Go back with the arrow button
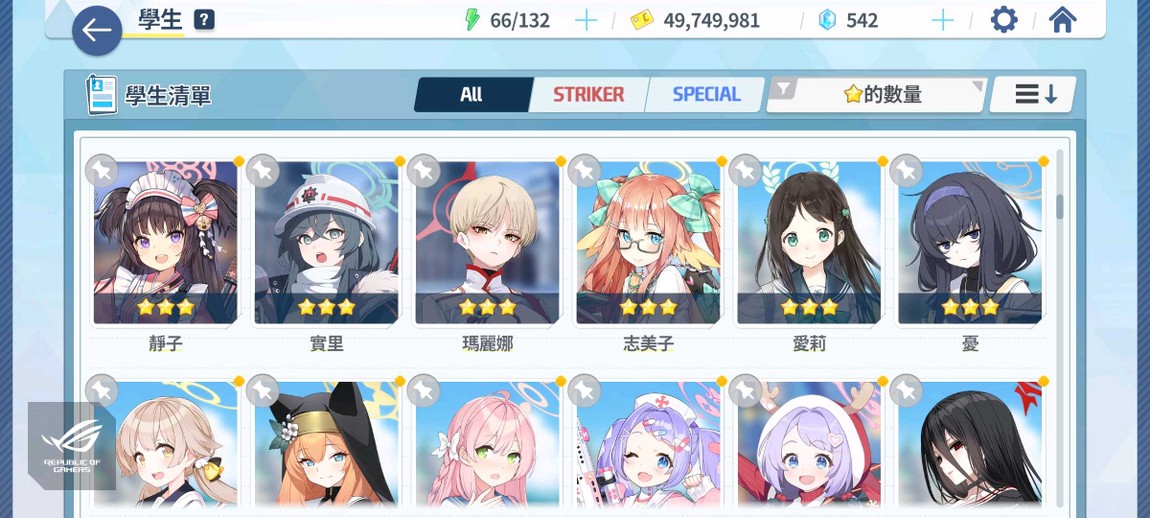Image resolution: width=1150 pixels, height=518 pixels. [x=97, y=31]
